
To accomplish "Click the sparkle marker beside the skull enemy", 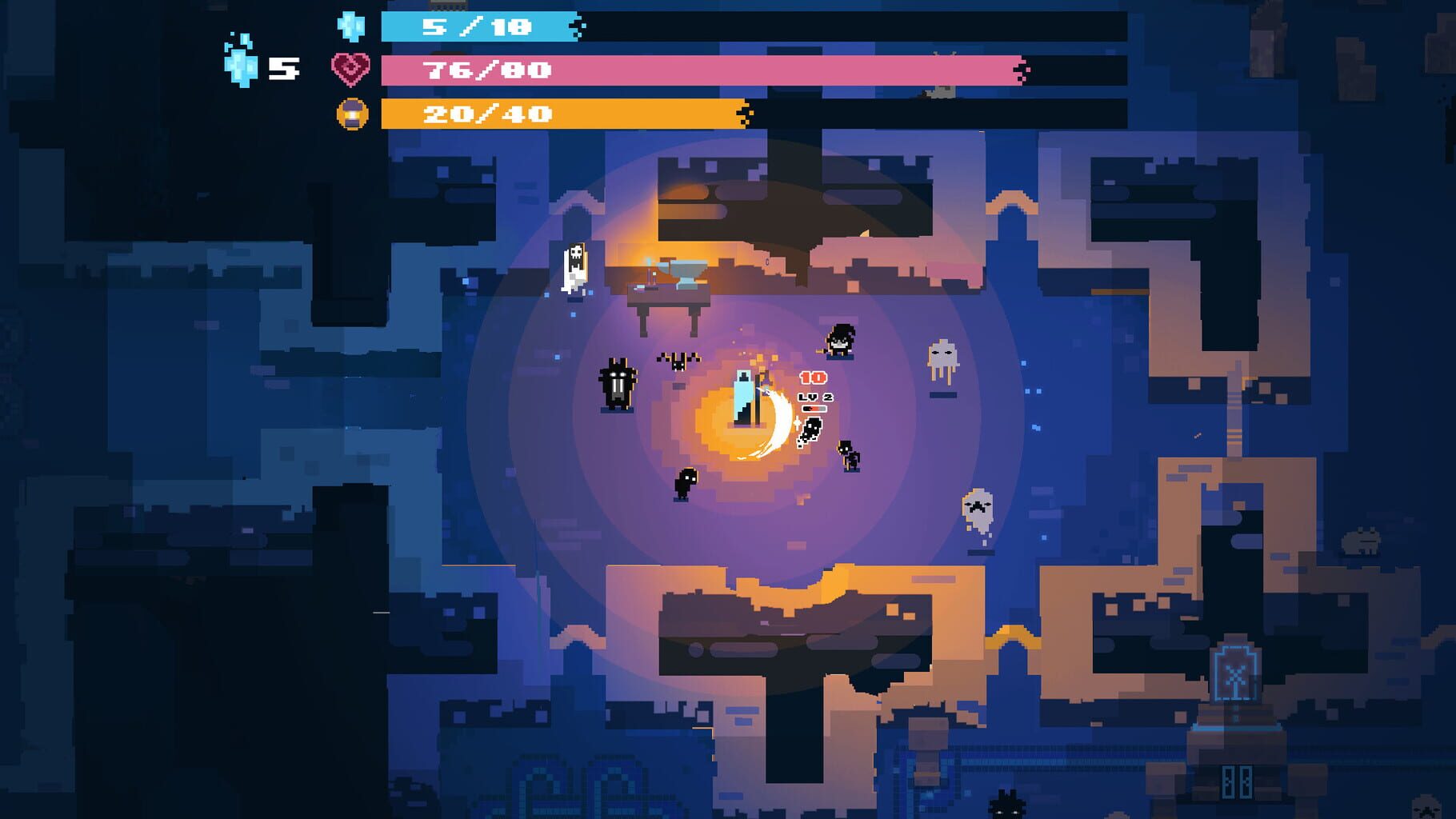I will coord(798,422).
